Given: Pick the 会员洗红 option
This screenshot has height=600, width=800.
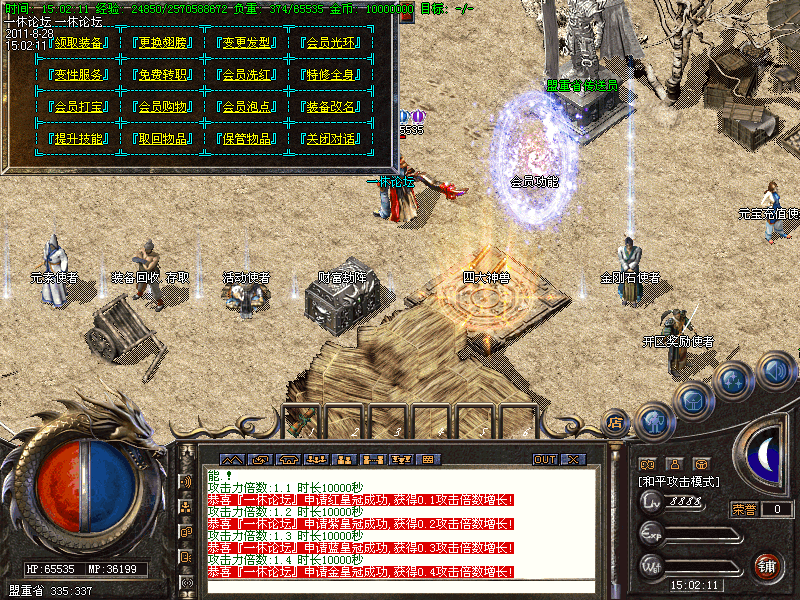Looking at the screenshot, I should (x=246, y=75).
